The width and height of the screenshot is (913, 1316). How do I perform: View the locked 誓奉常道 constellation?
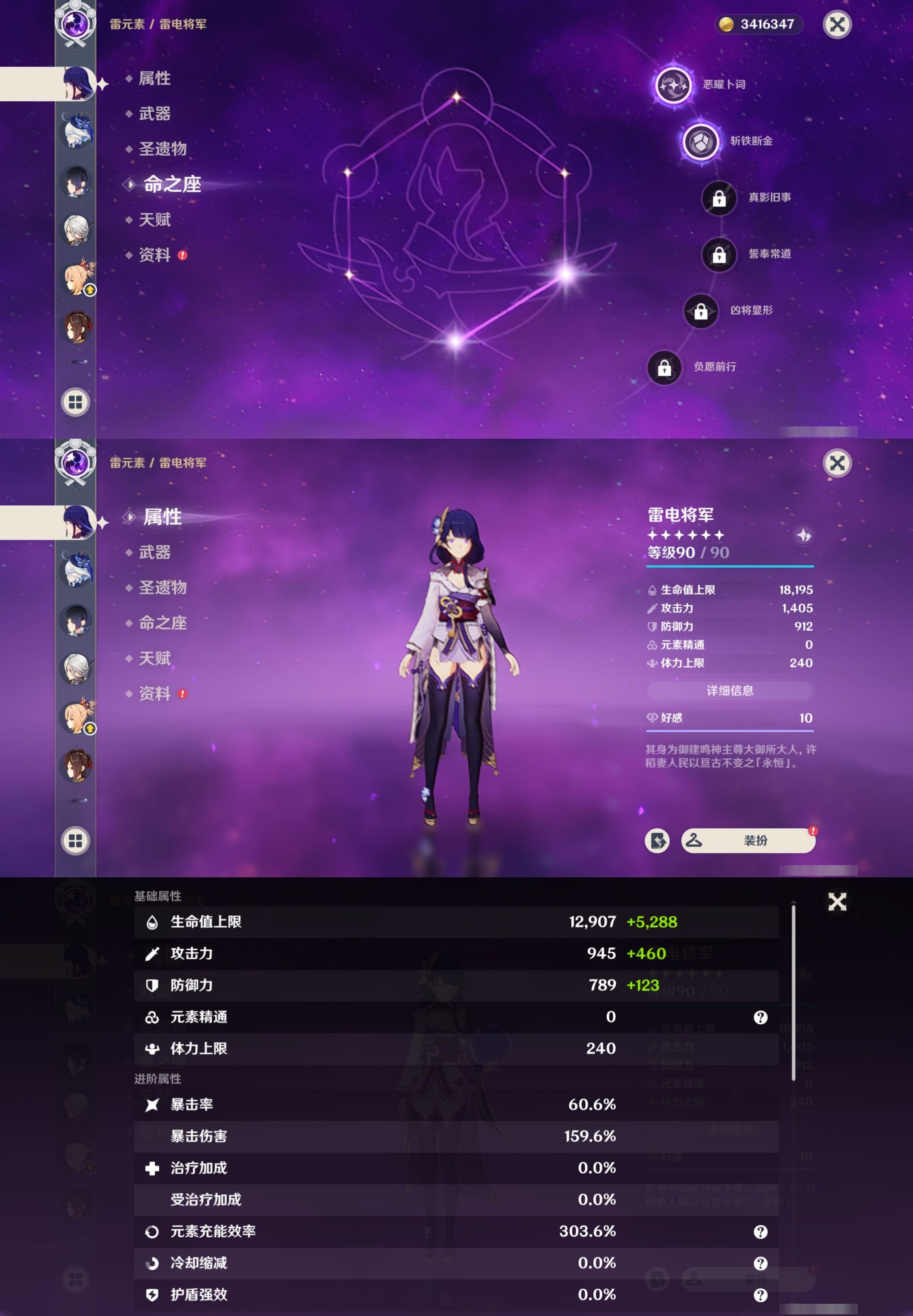point(719,255)
